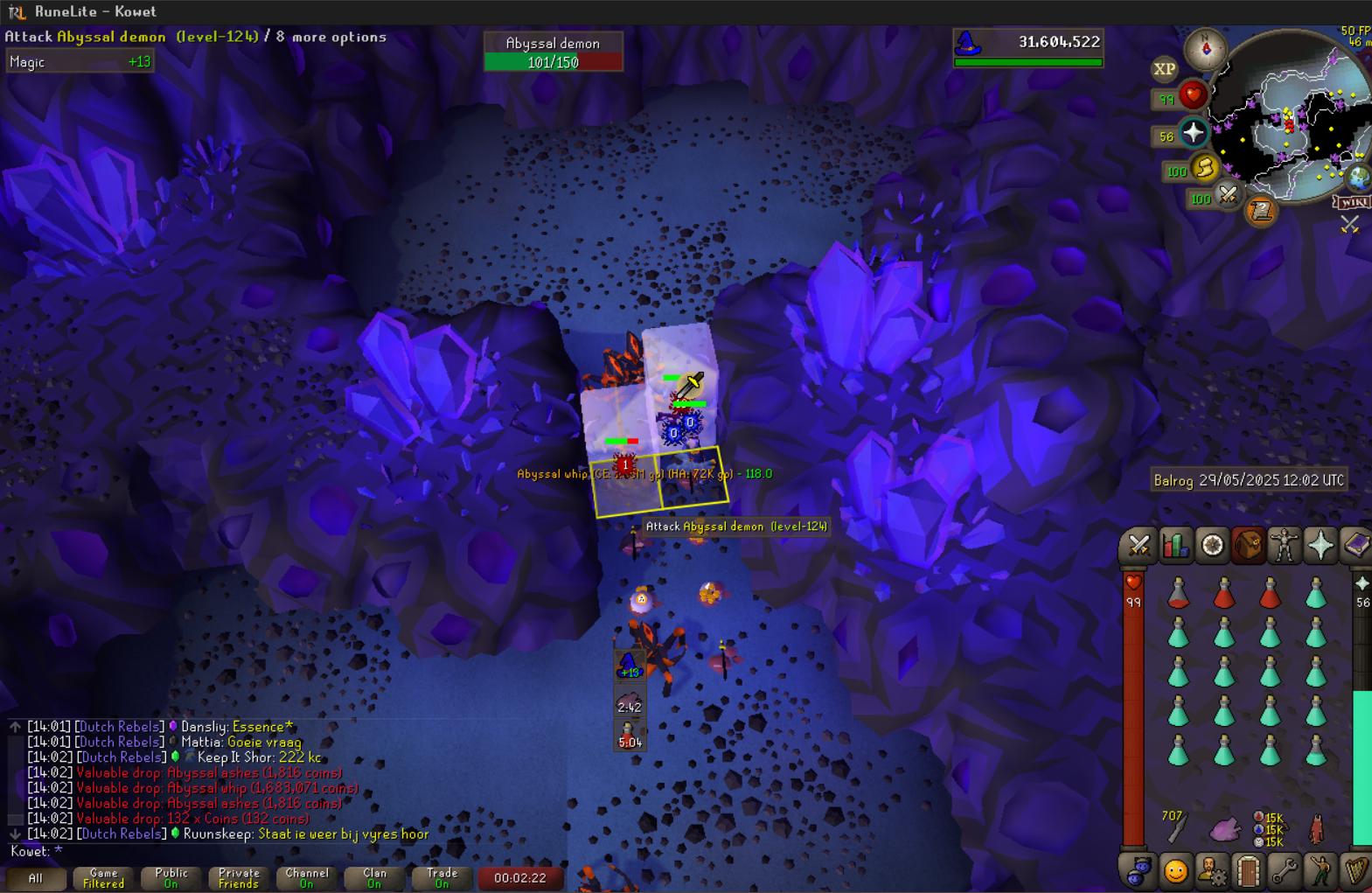Select the Clan chat filter tab
Image resolution: width=1372 pixels, height=893 pixels.
(374, 878)
